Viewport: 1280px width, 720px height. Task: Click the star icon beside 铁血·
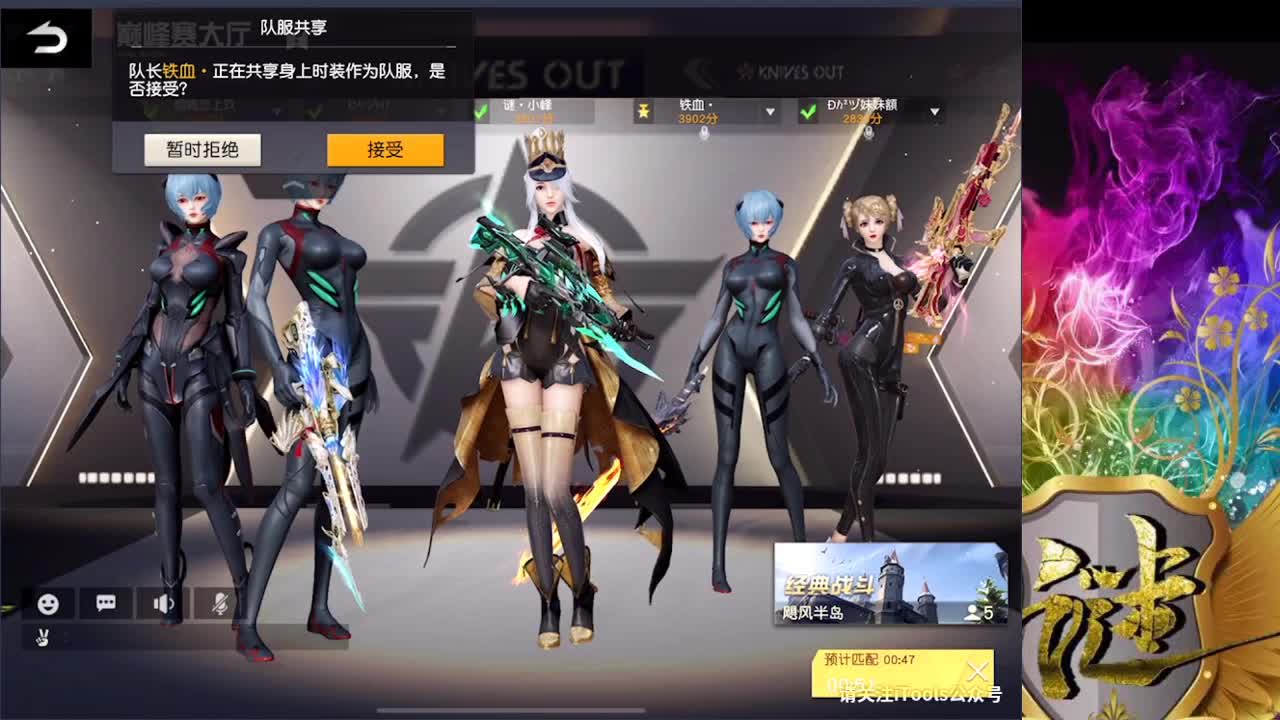coord(644,111)
